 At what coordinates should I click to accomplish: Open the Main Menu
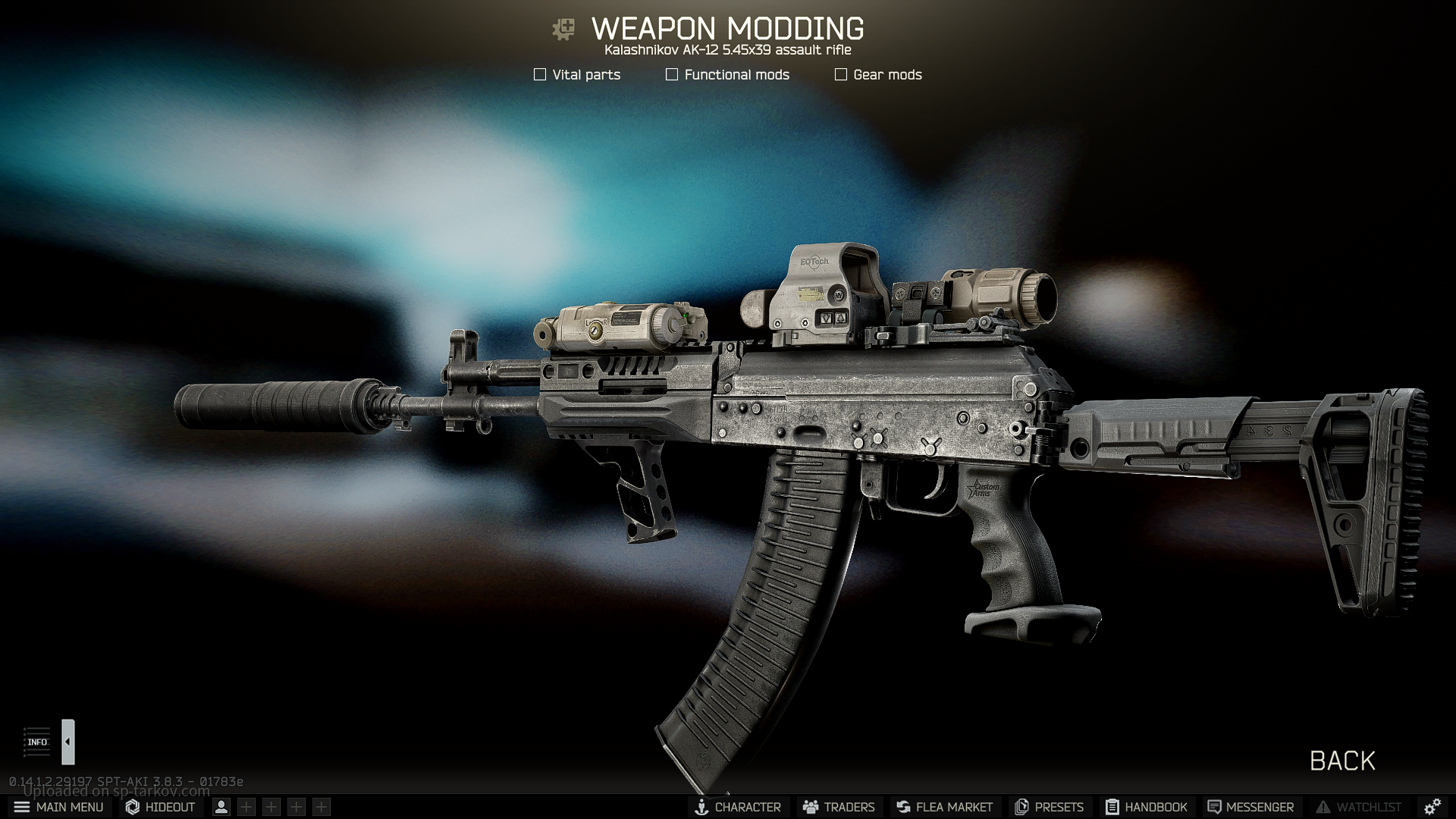(58, 807)
